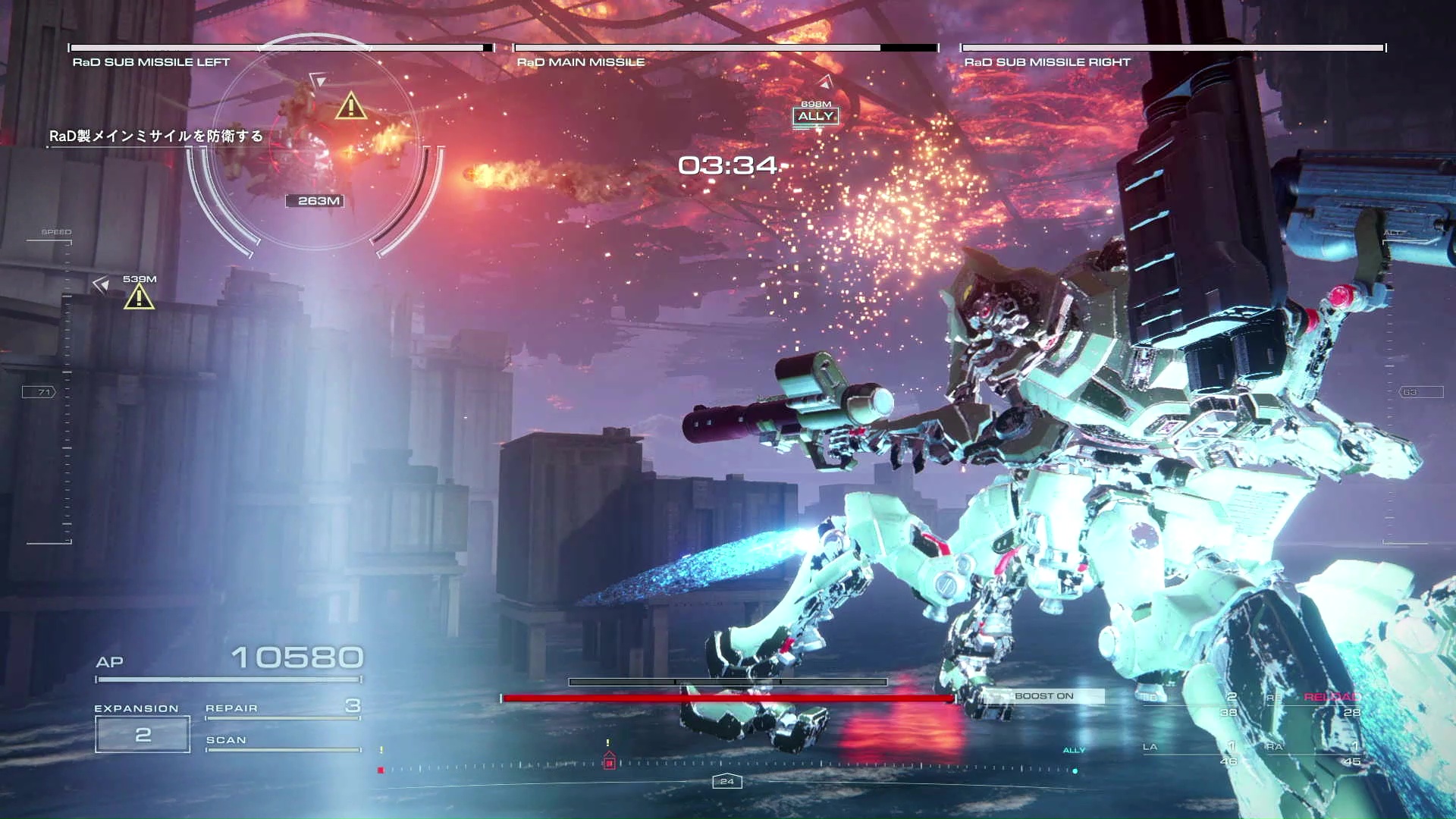Click the ALLY target marker in the sky
Image resolution: width=1456 pixels, height=819 pixels.
pyautogui.click(x=815, y=116)
